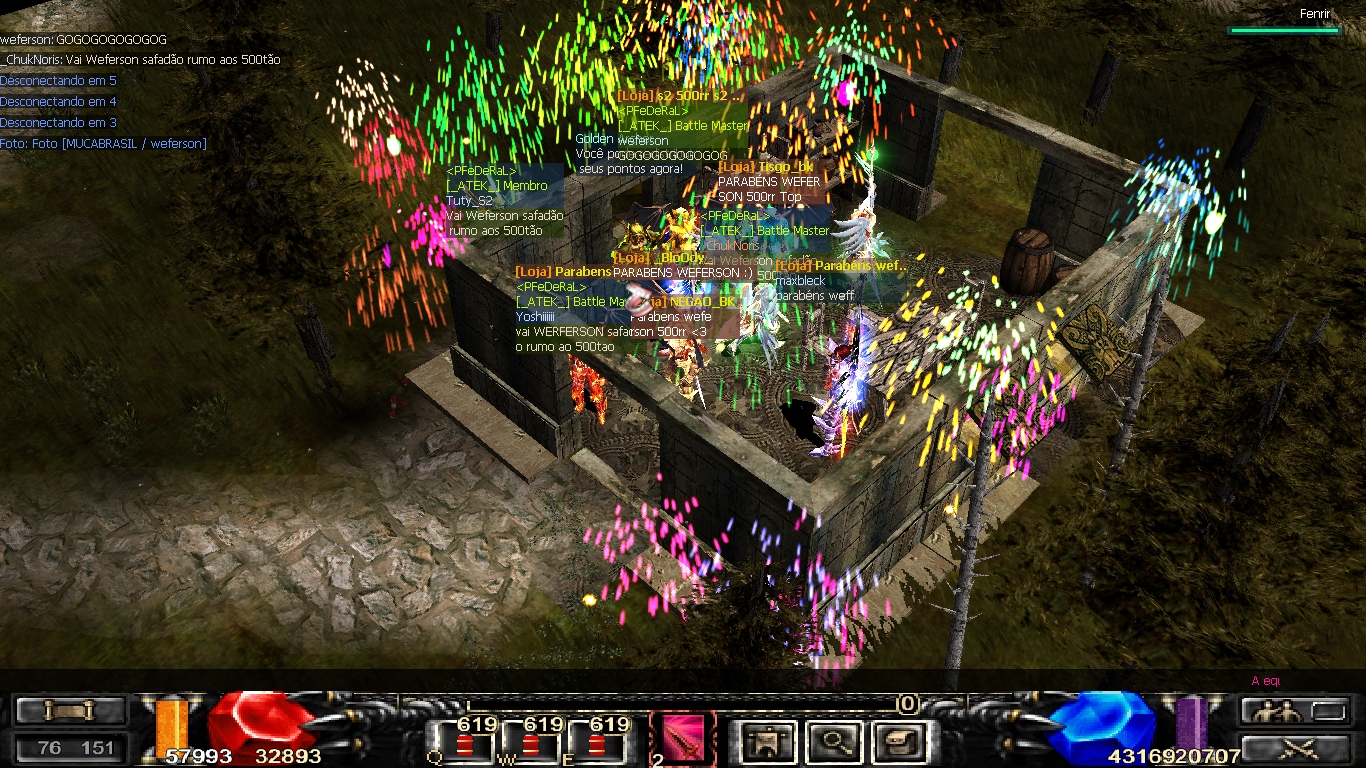This screenshot has width=1366, height=768.
Task: Use the potion in the W slot
Action: pyautogui.click(x=530, y=744)
